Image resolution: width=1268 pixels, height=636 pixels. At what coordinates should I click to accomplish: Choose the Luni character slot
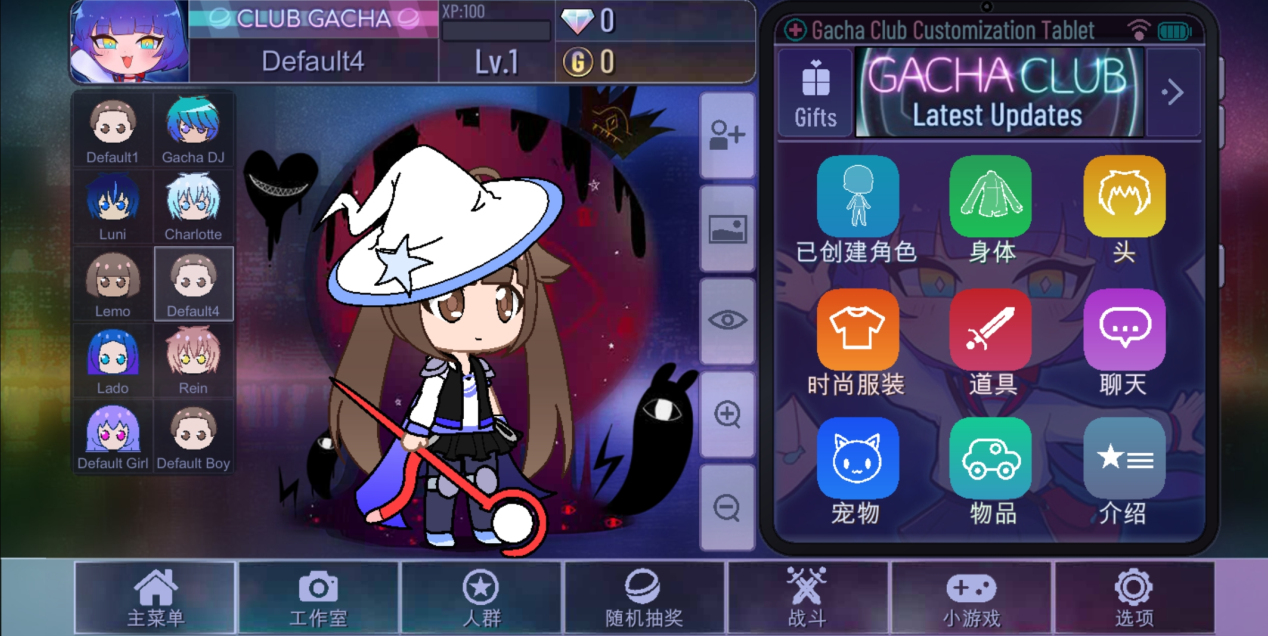[x=113, y=207]
